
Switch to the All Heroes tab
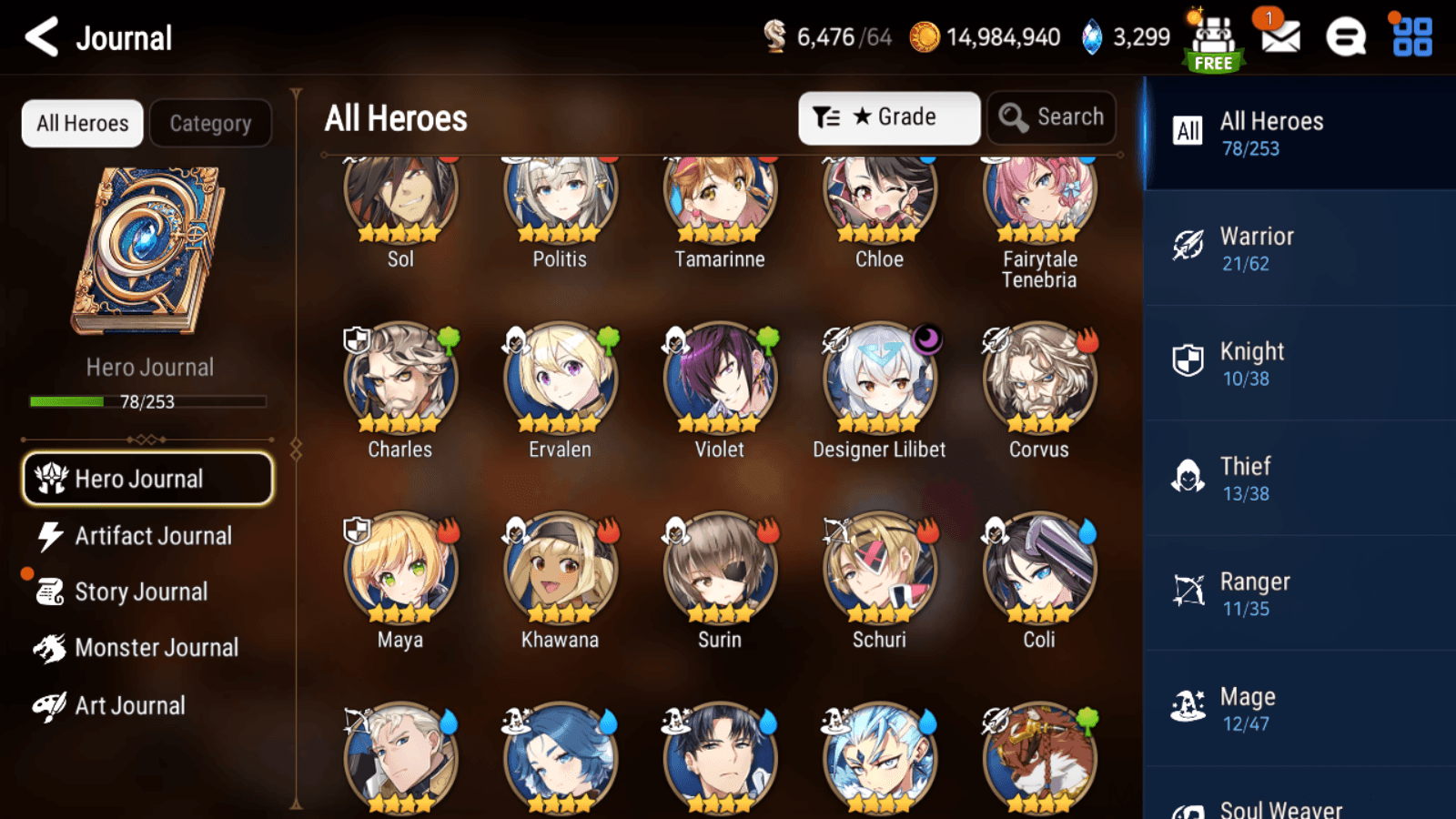[x=81, y=123]
